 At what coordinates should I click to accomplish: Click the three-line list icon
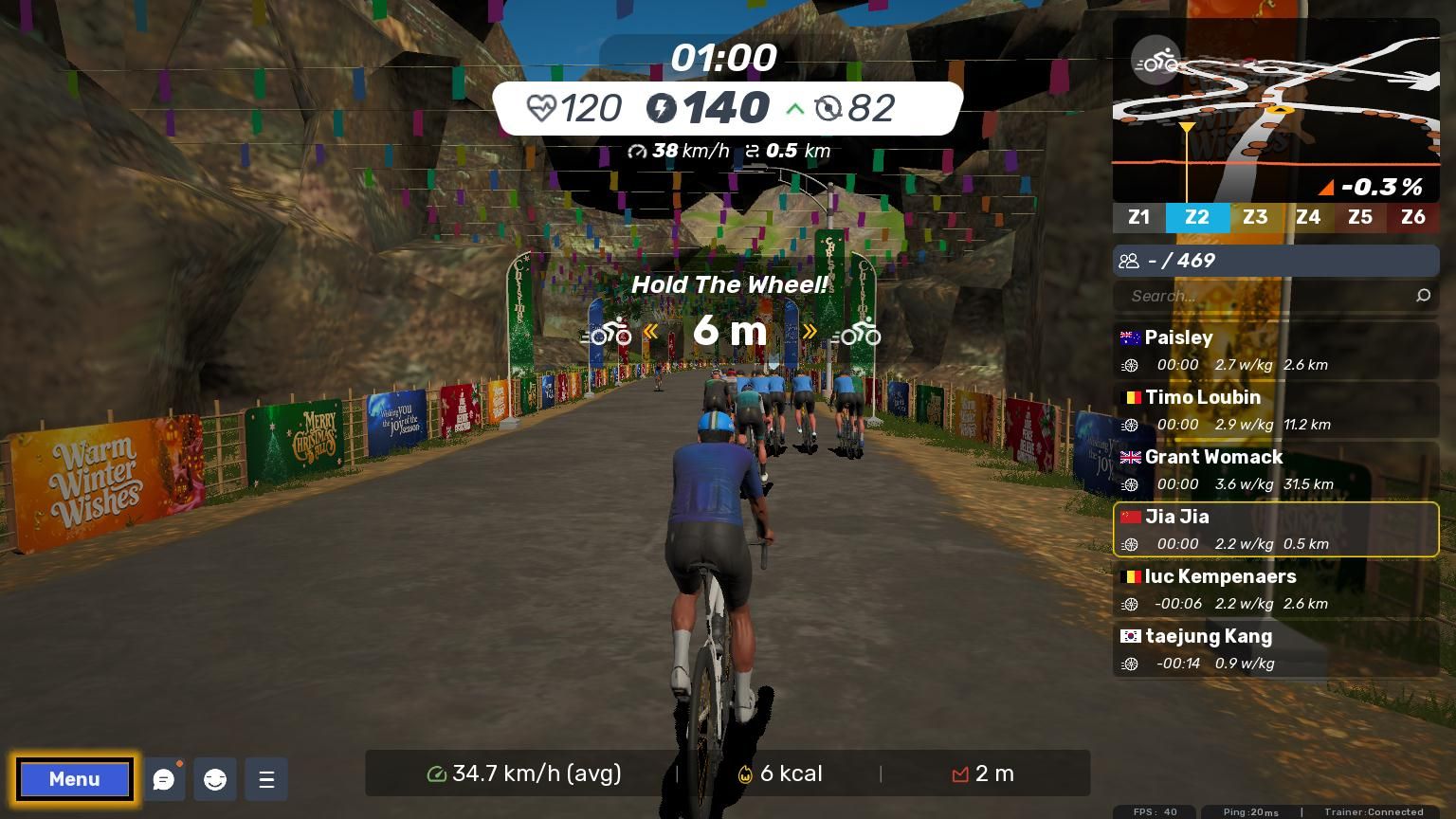pos(266,779)
